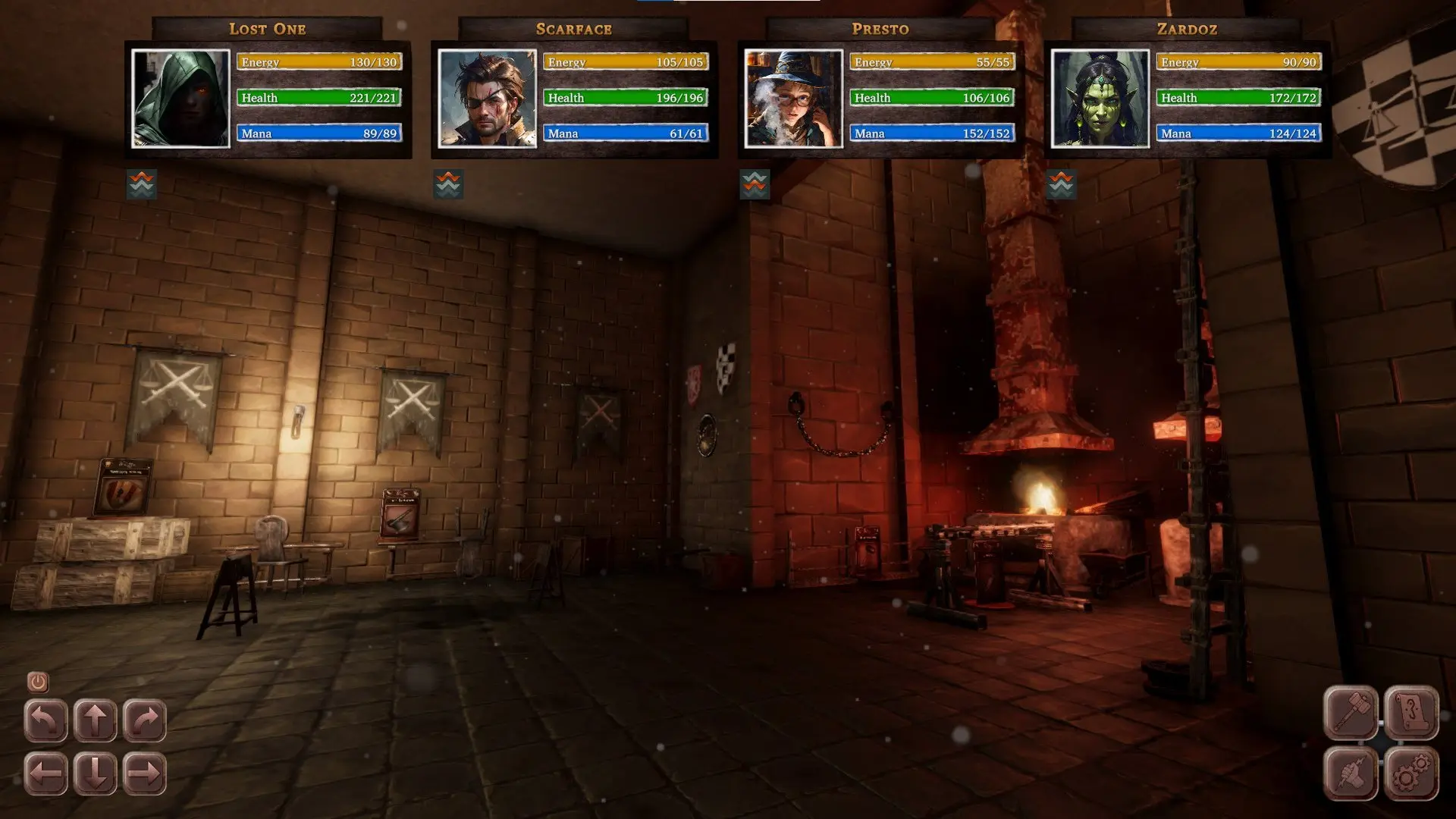Select Zardoz's green-skinned portrait
This screenshot has height=819, width=1456.
pos(1100,99)
